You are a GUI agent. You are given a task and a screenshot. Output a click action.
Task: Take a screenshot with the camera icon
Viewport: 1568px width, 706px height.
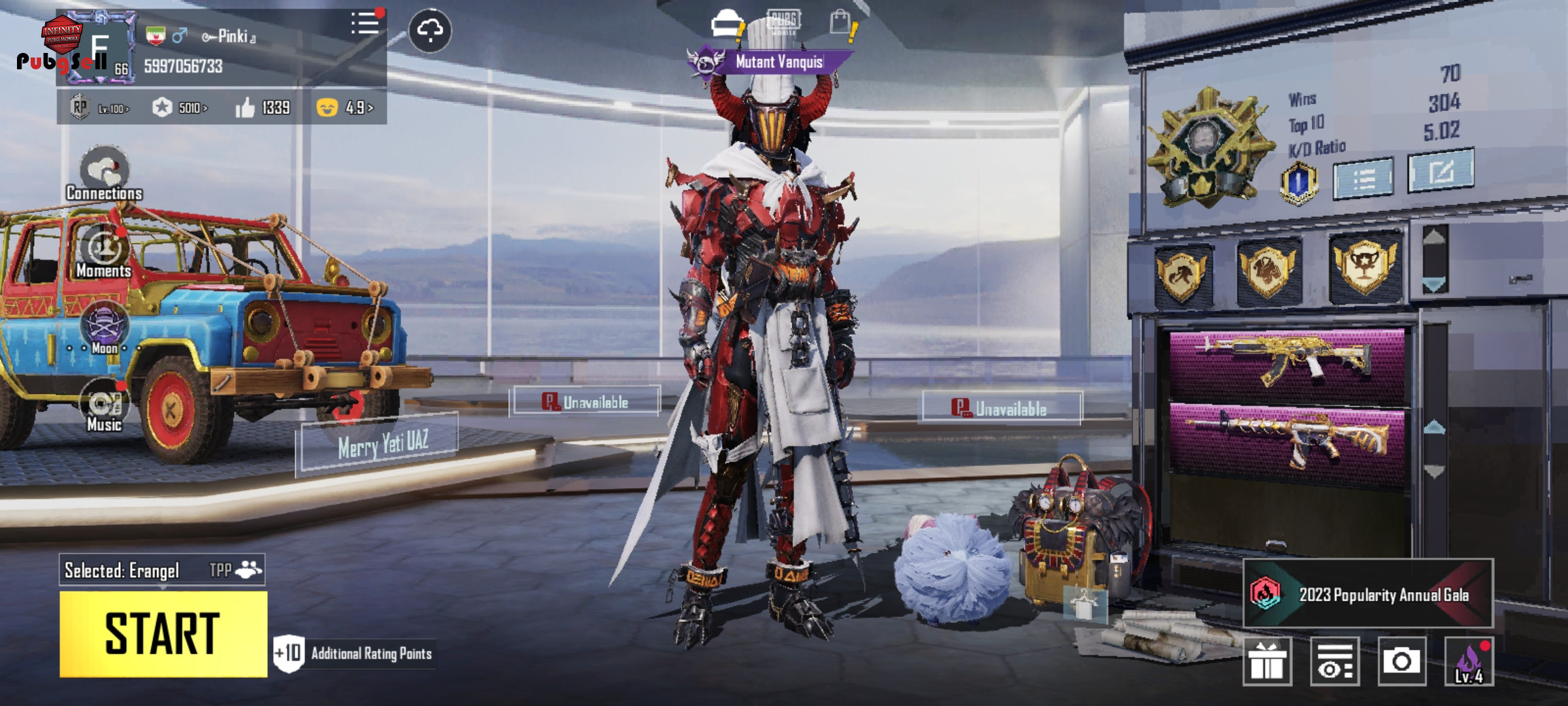pos(1401,661)
